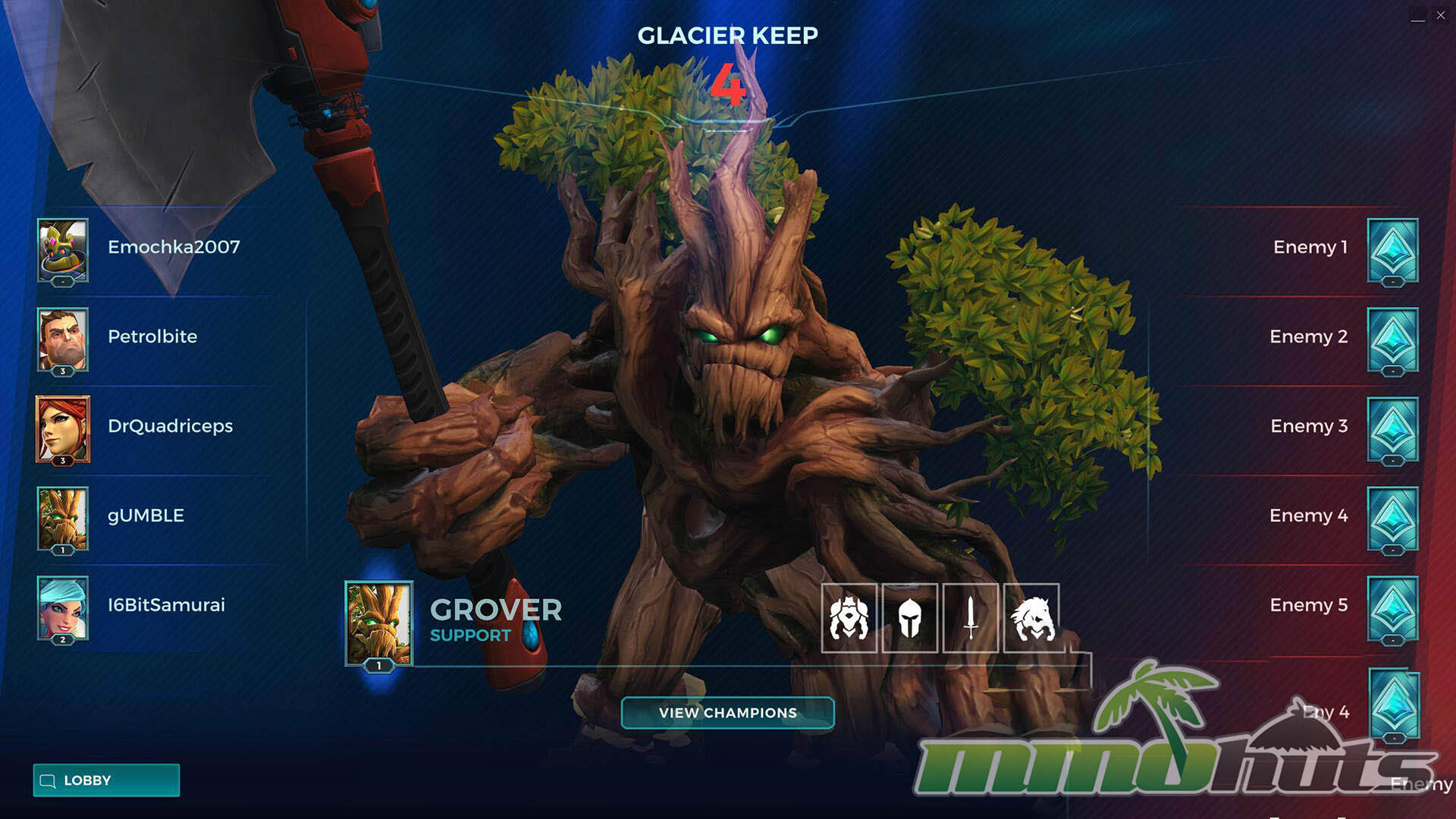Select the Enemy 5 crystal slot

pyautogui.click(x=1392, y=608)
